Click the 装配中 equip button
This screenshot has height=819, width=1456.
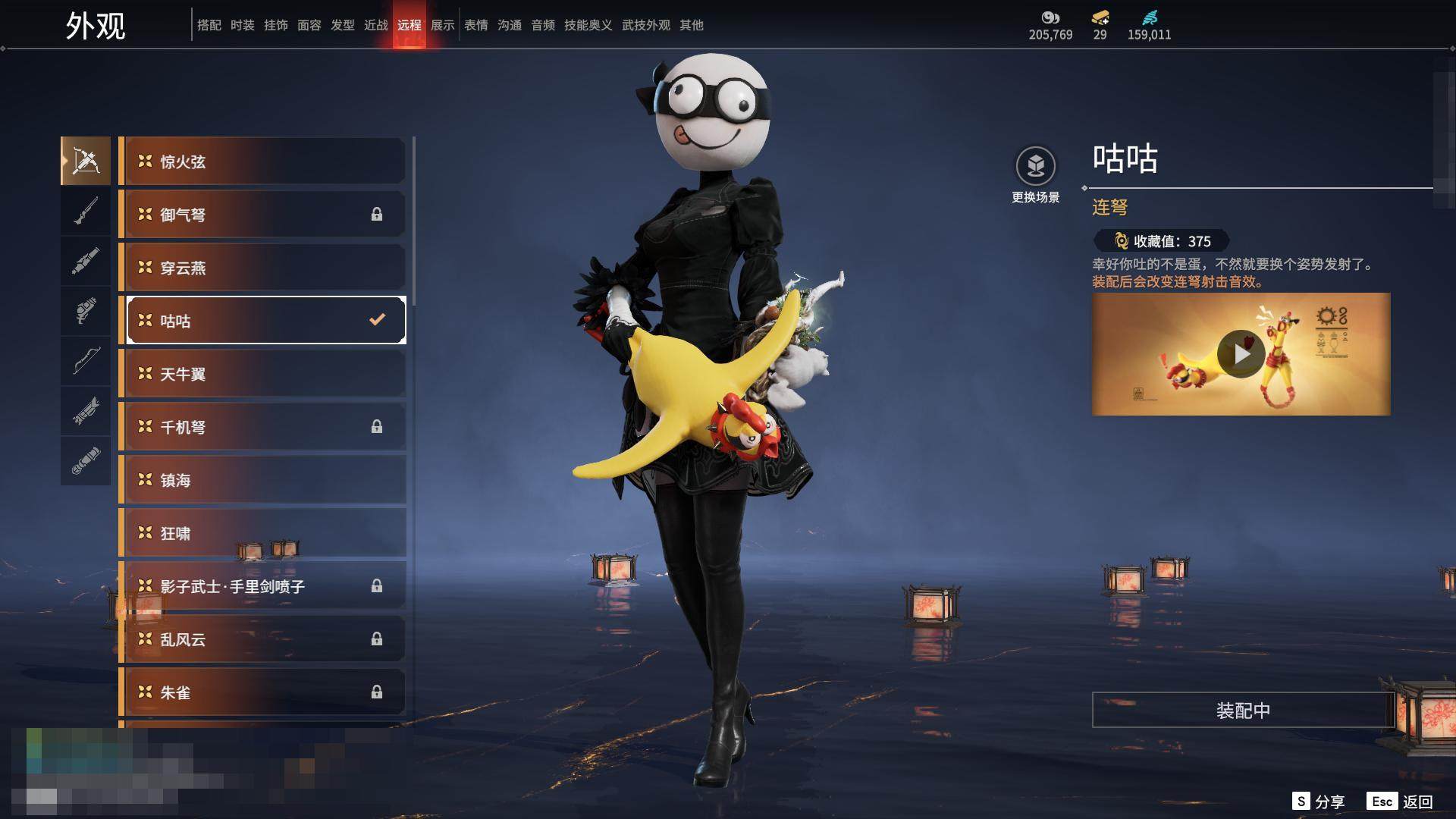tap(1243, 711)
